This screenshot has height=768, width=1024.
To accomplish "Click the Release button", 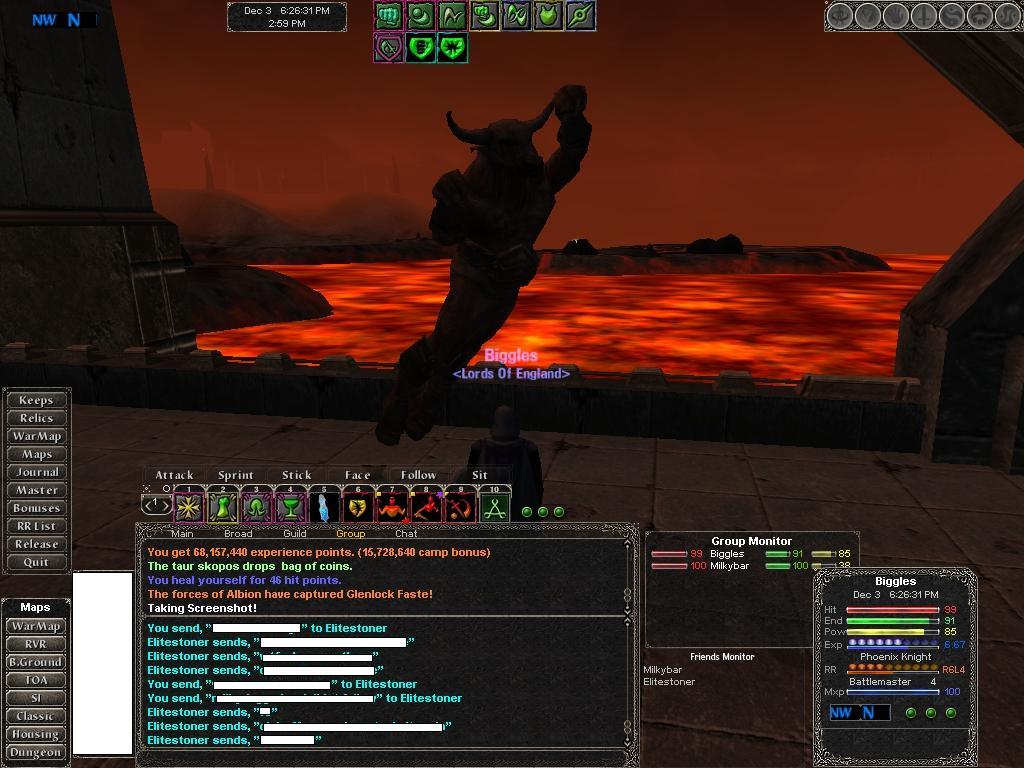I will 36,544.
